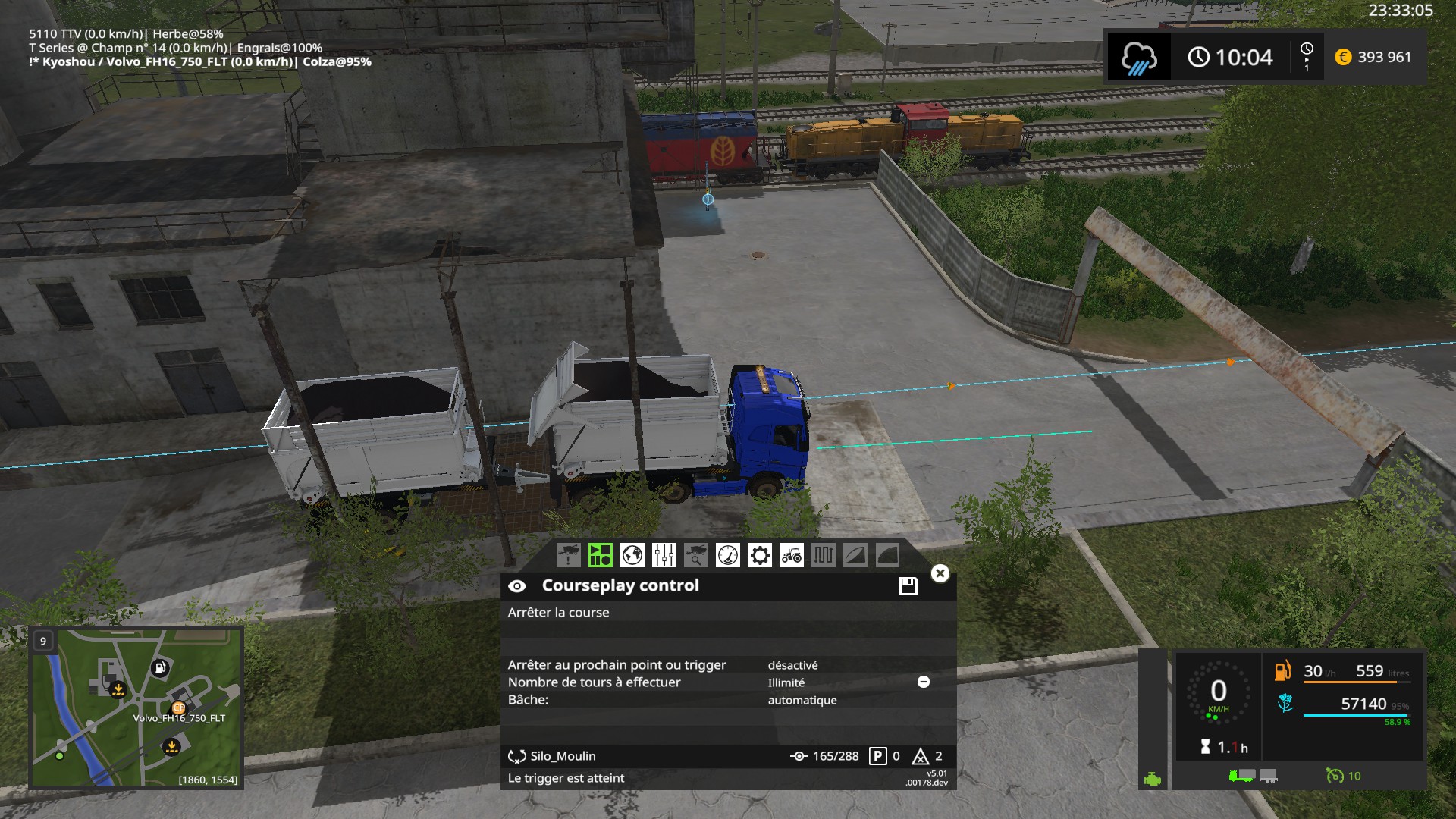Select the green play/stop mode tab
1456x819 pixels.
coord(601,556)
